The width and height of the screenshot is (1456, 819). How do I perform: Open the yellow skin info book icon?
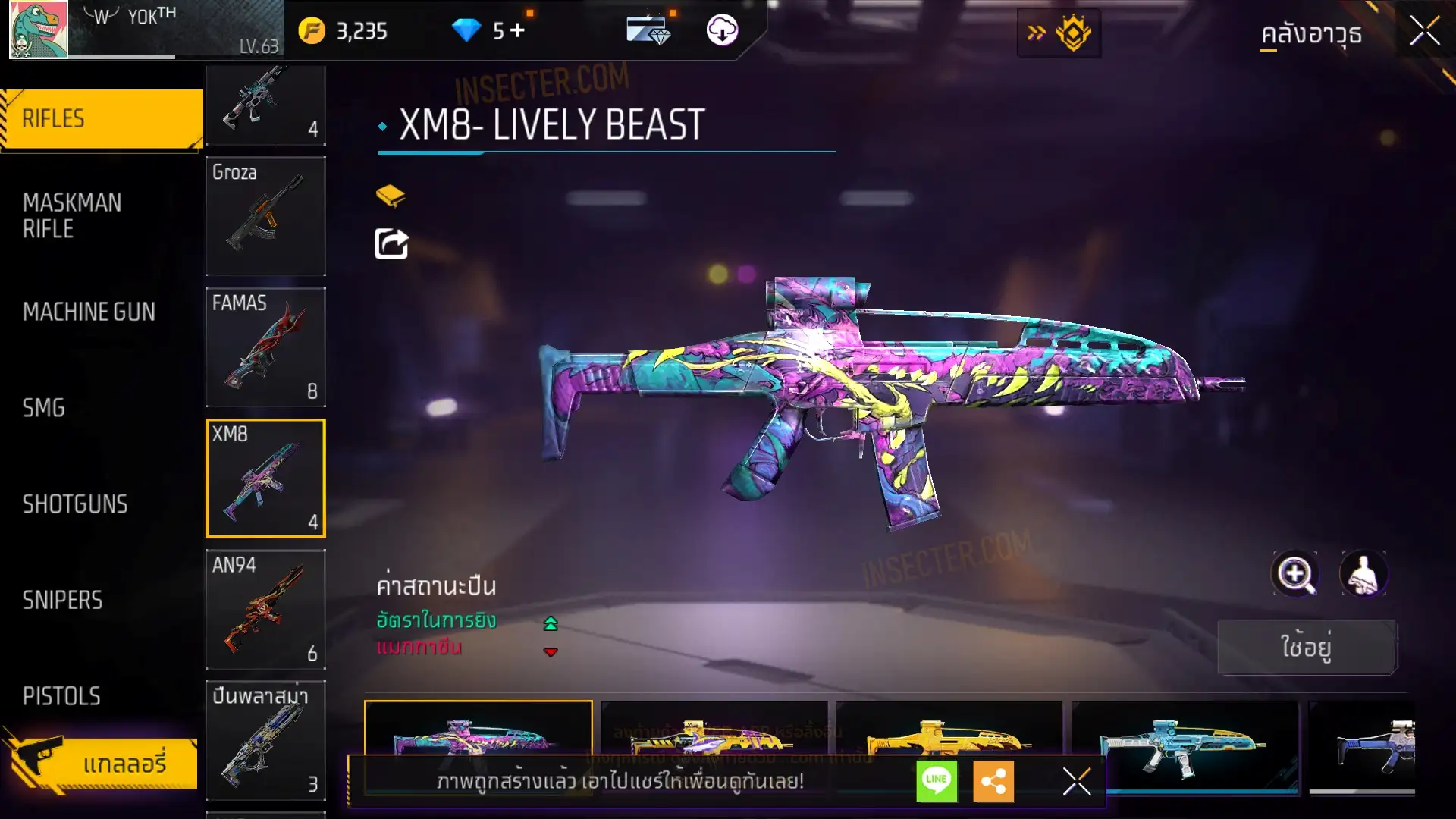[391, 196]
